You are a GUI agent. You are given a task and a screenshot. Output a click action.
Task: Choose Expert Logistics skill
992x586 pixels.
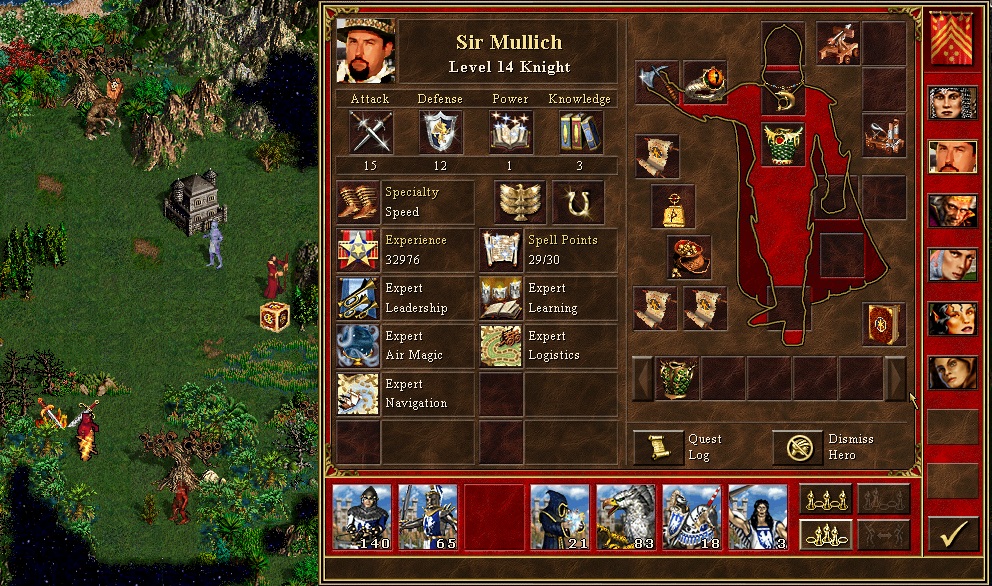click(501, 346)
